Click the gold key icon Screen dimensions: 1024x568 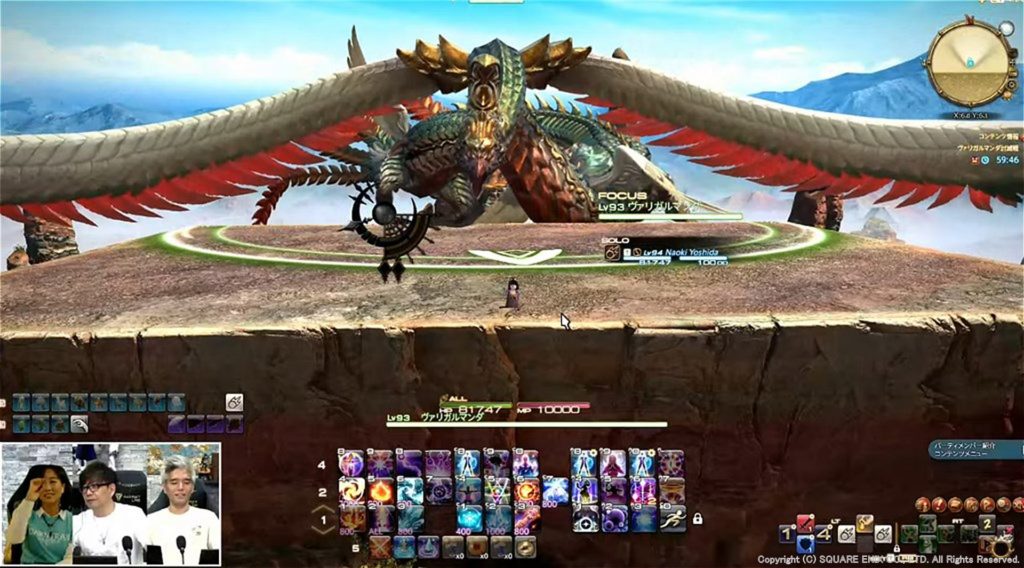[x=865, y=522]
